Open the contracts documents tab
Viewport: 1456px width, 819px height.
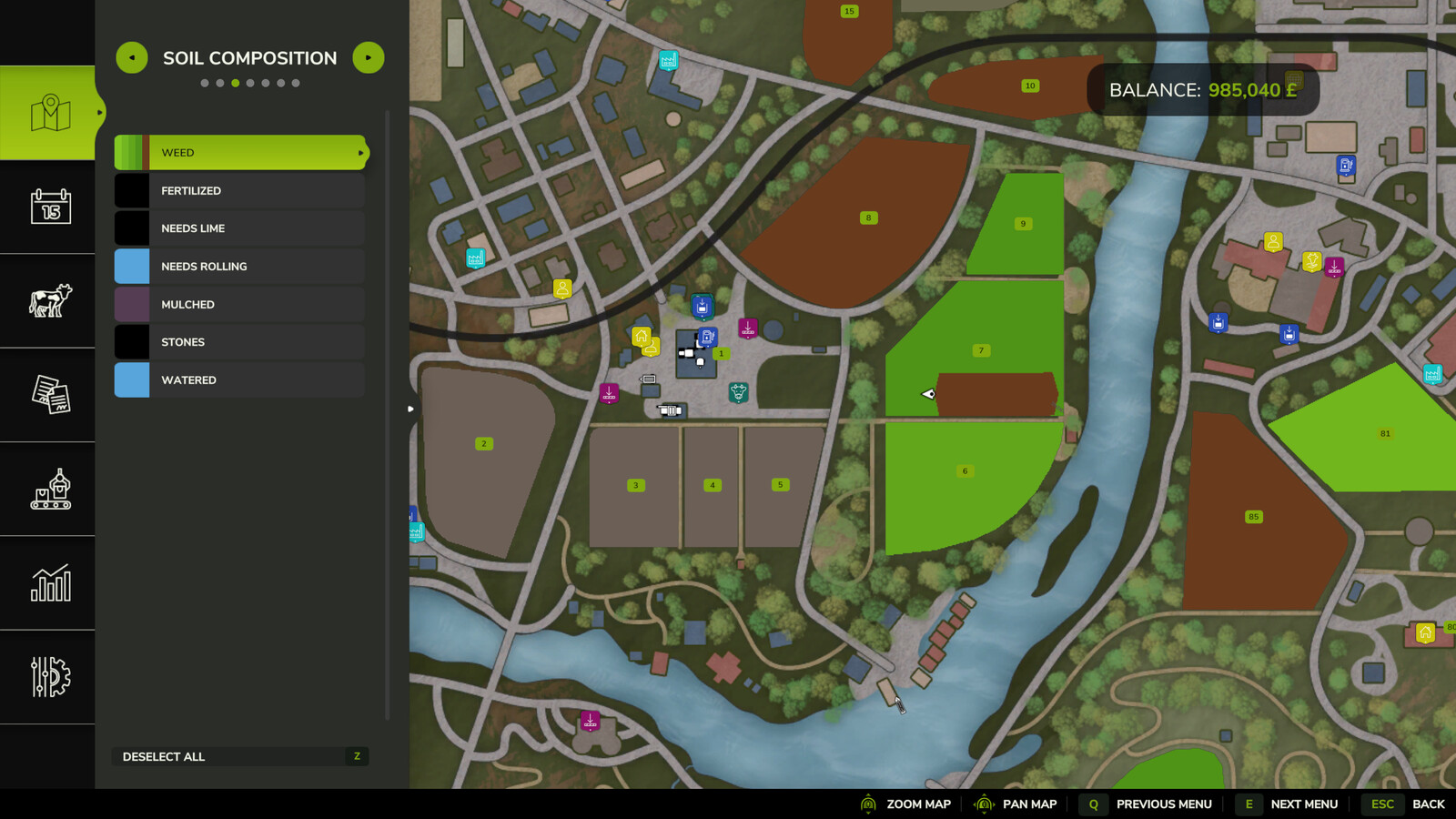coord(50,395)
